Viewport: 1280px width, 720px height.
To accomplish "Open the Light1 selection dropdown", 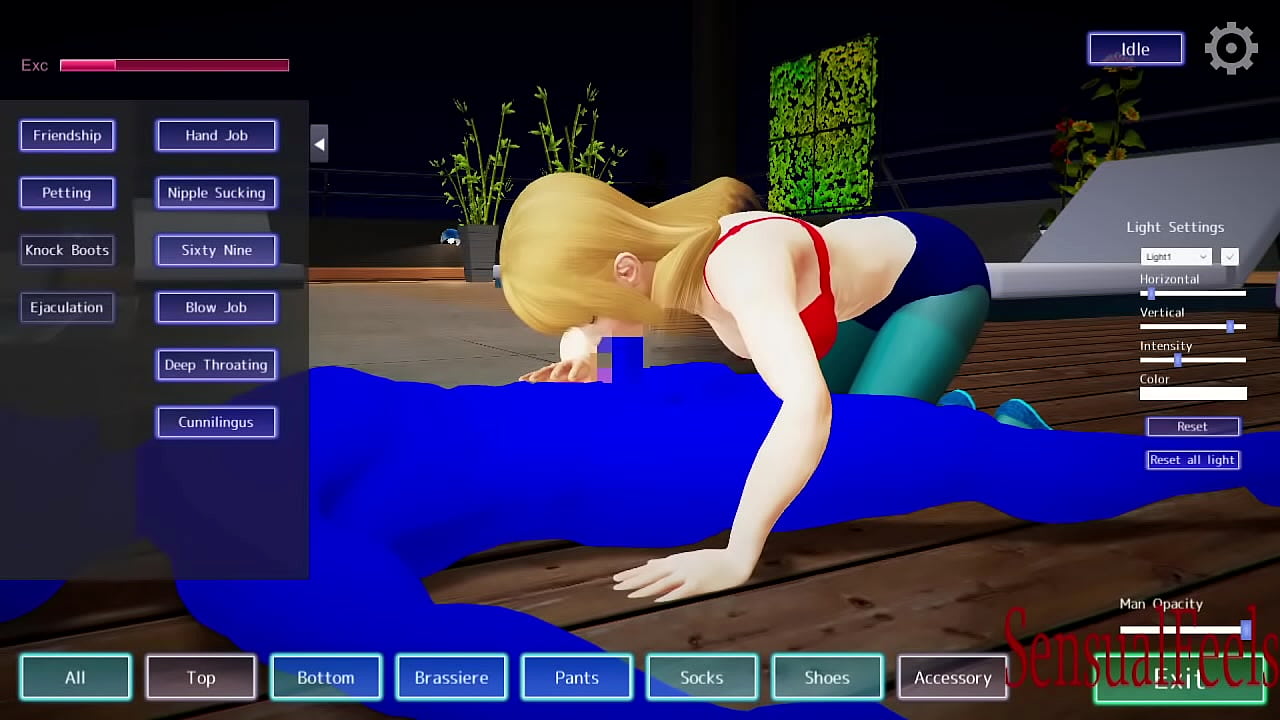I will point(1175,256).
